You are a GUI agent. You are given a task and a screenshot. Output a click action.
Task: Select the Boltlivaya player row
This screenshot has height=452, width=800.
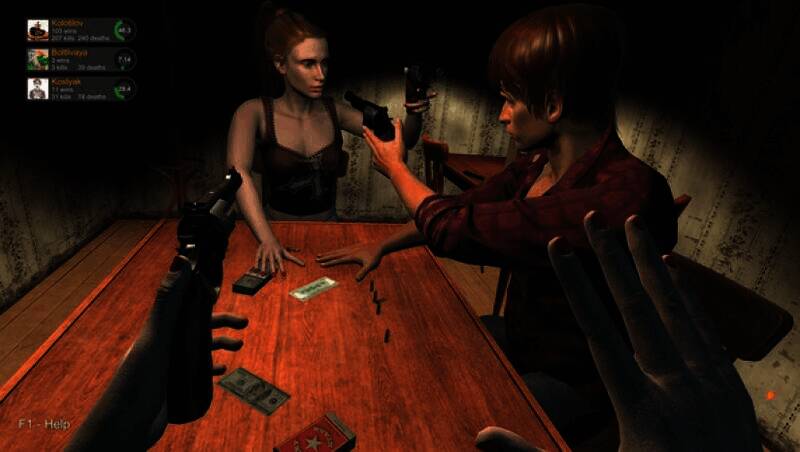80,59
